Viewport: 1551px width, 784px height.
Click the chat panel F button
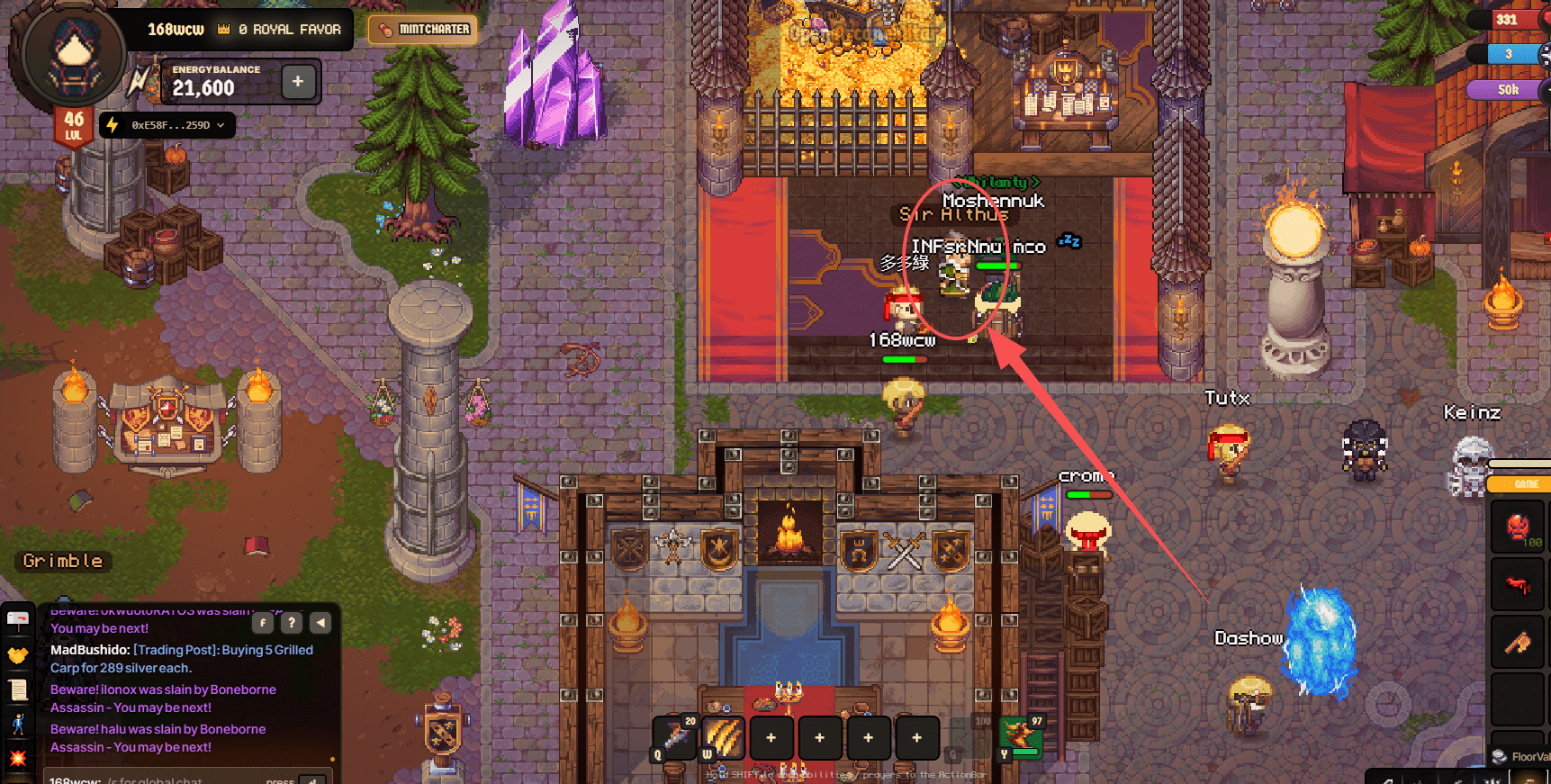coord(262,622)
